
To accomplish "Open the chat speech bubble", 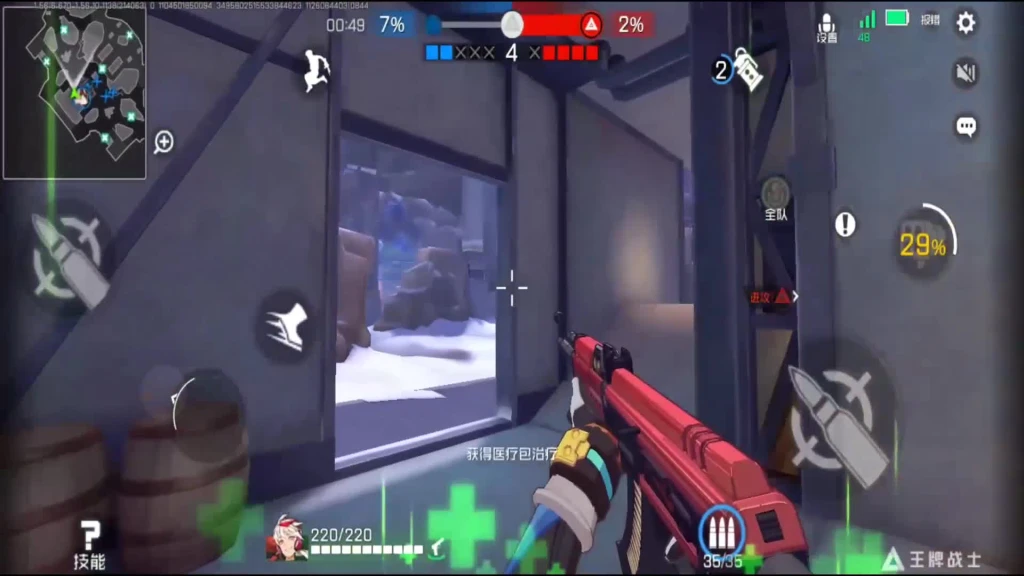I will point(965,126).
